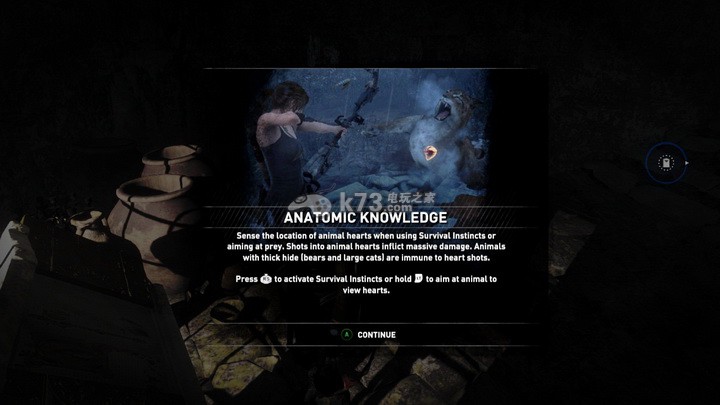Click the circular lantern icon on the HUD
This screenshot has height=405, width=720.
click(664, 162)
